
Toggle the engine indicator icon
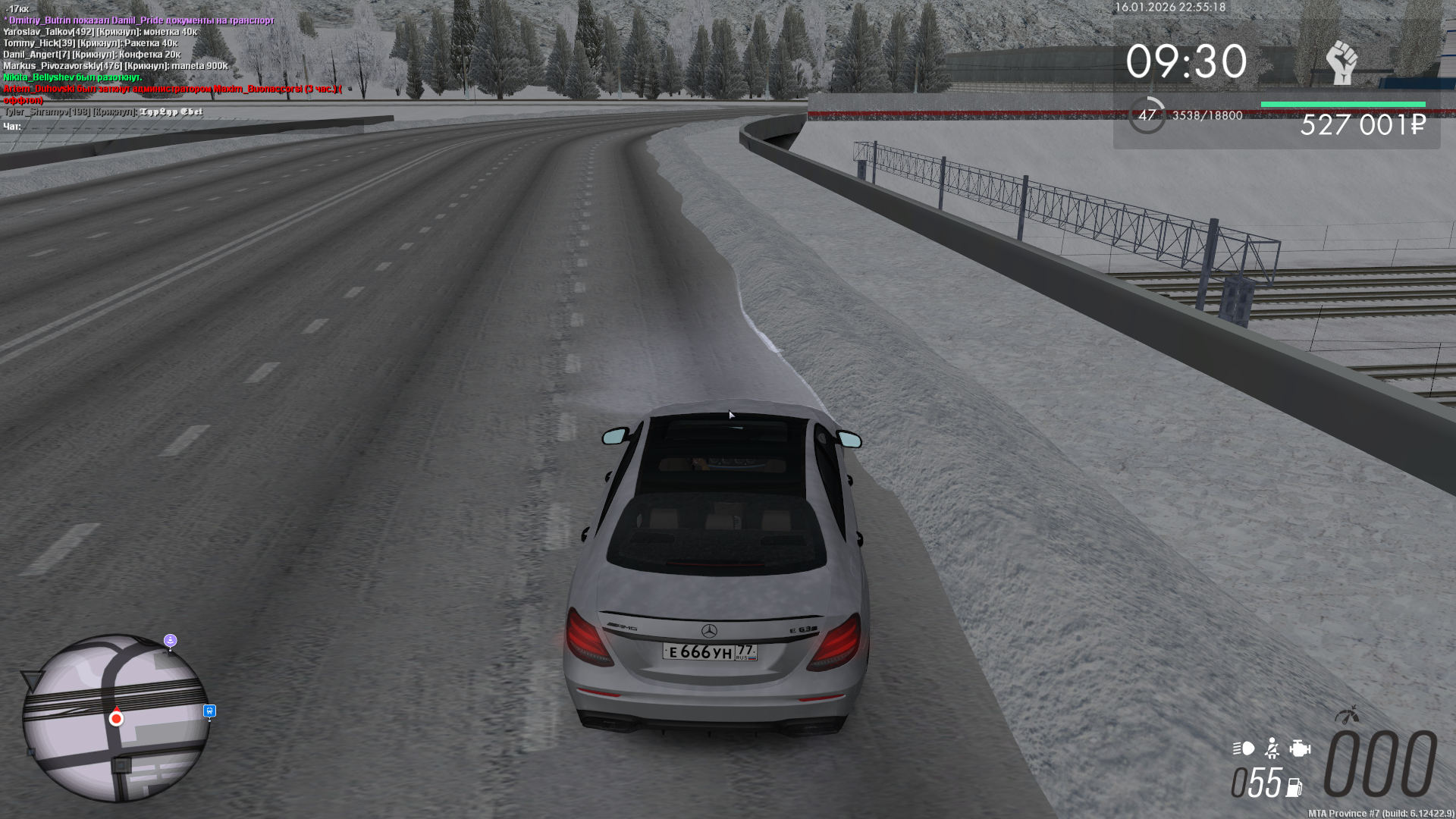coord(1300,749)
